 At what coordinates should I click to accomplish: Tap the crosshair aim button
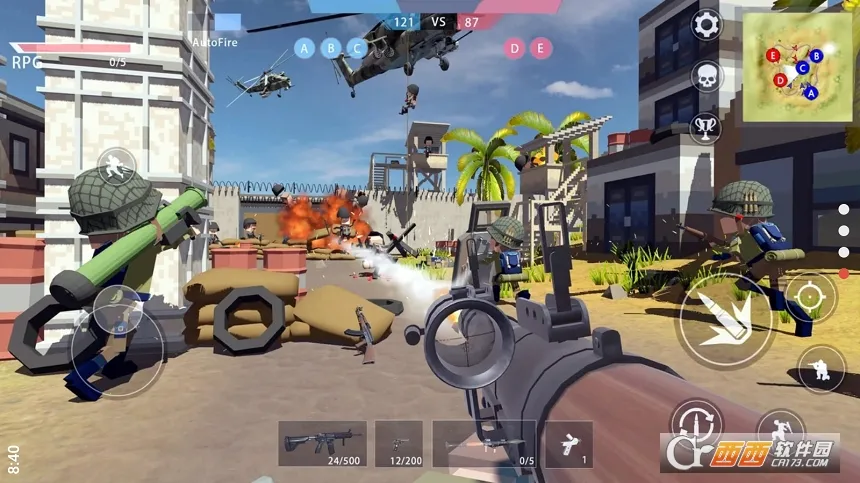[x=811, y=297]
